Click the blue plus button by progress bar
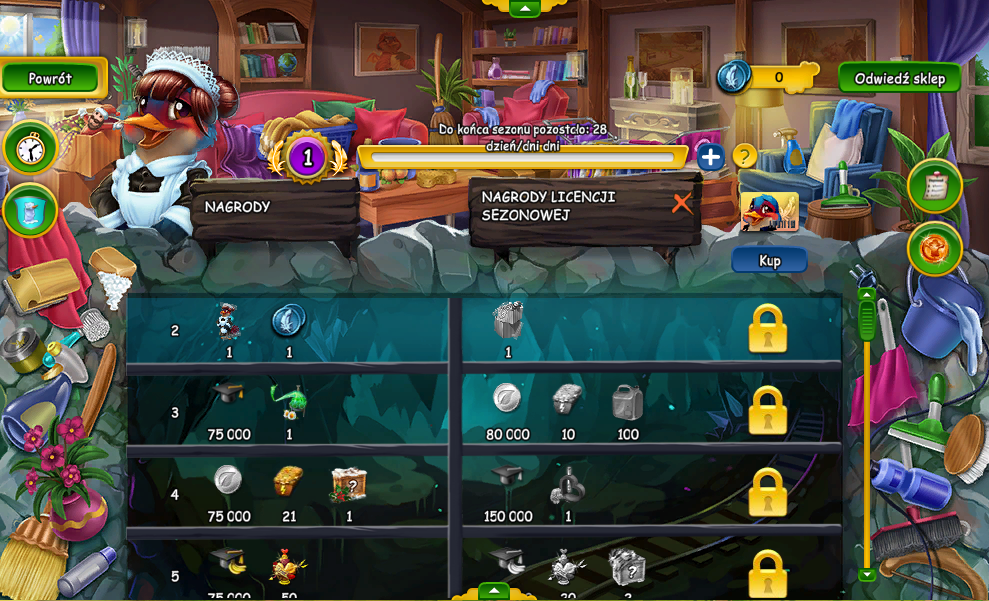 coord(710,157)
